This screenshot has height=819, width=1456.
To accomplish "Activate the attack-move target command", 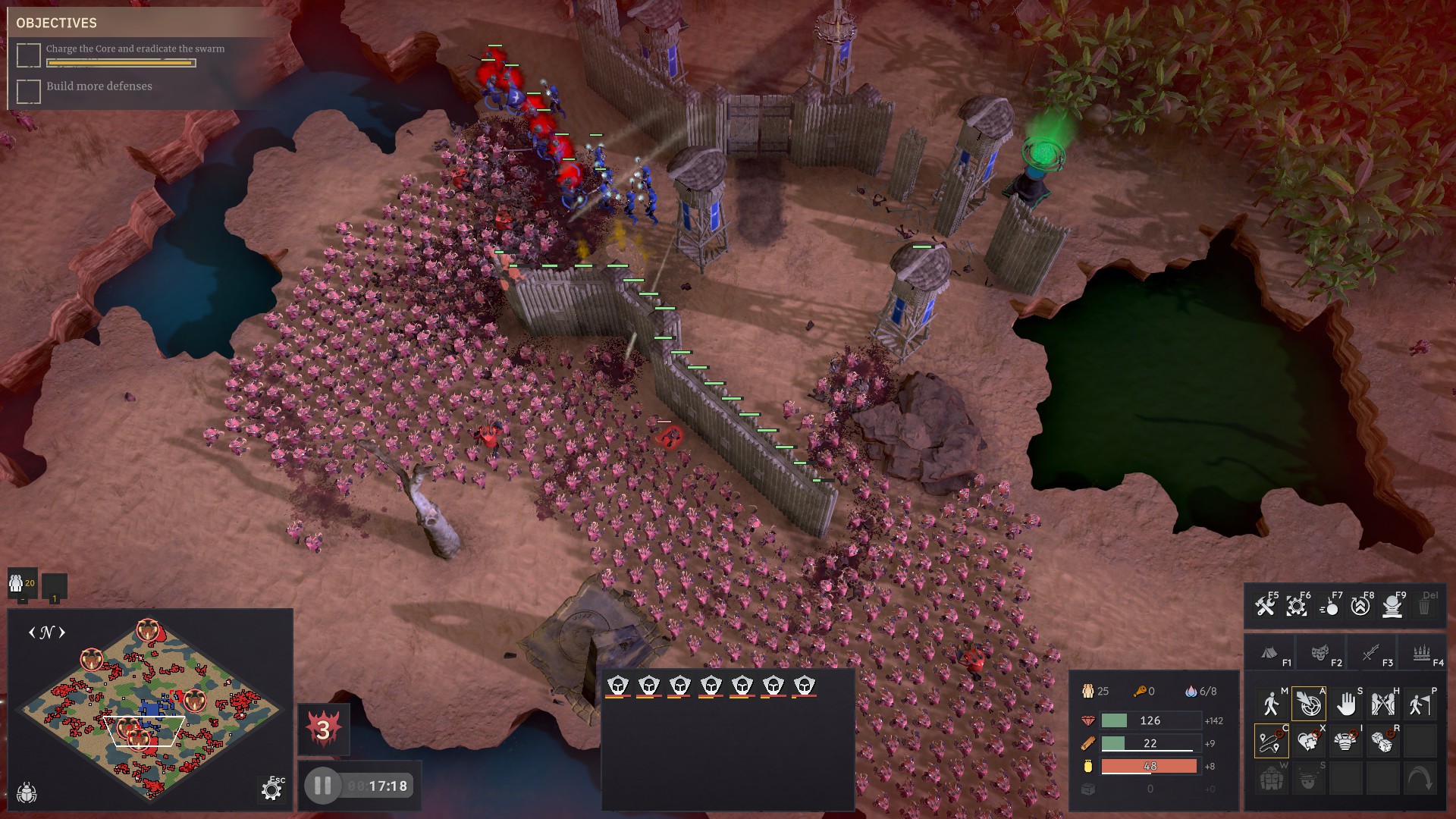I will pos(1308,704).
